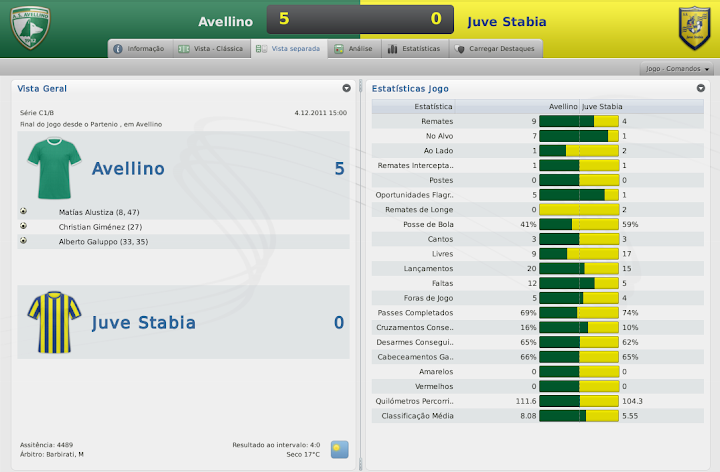Switch to Vista - Clássica tab

[210, 48]
